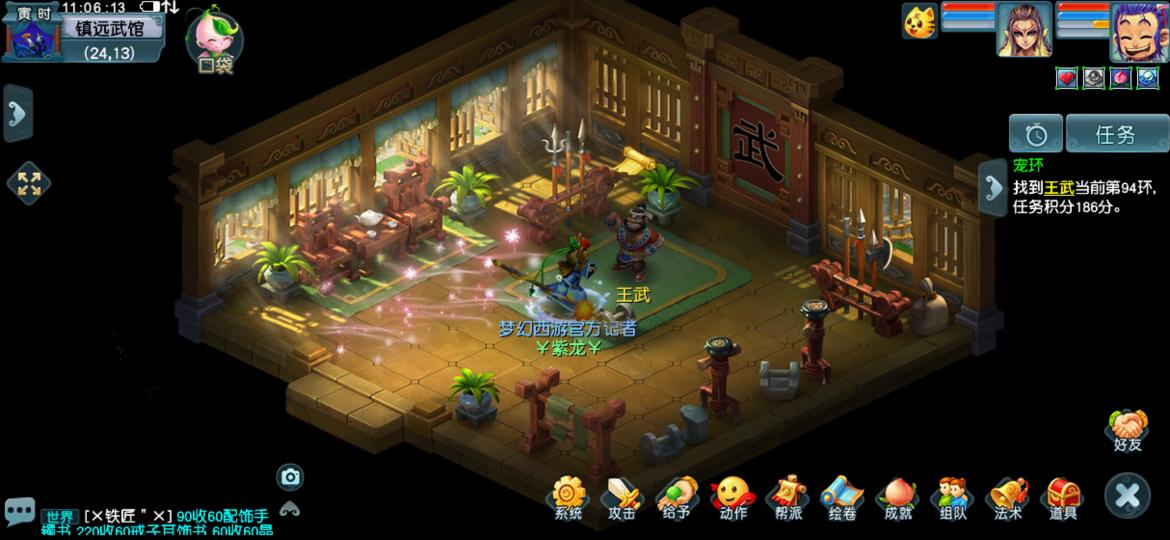
Task: Tap the 攻击 attack sword icon
Action: pyautogui.click(x=621, y=497)
